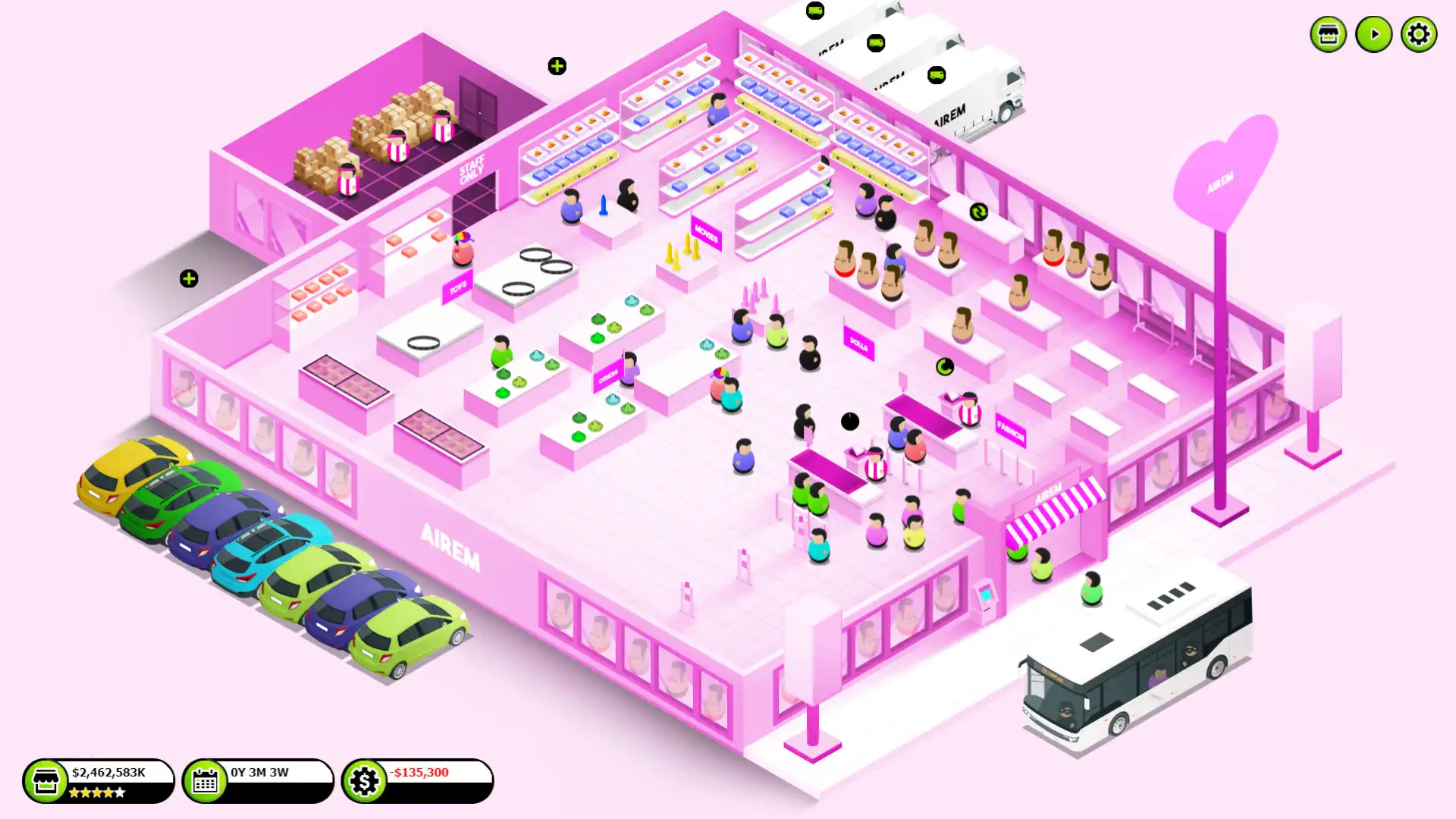Click the plus icon on the left wall
The image size is (1456, 819).
[187, 278]
